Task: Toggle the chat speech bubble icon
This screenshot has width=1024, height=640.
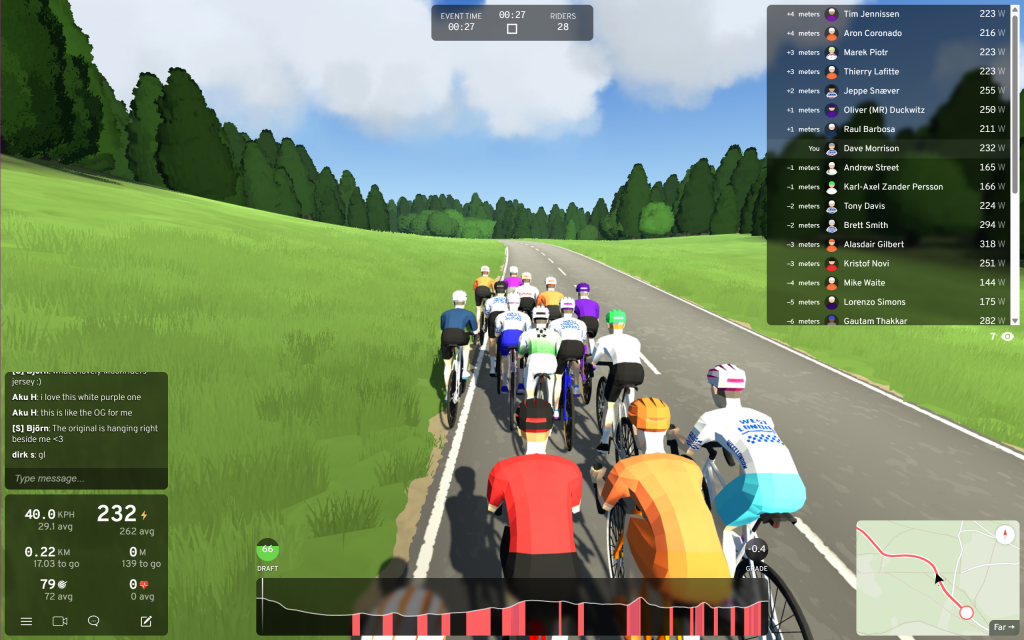Action: click(94, 621)
